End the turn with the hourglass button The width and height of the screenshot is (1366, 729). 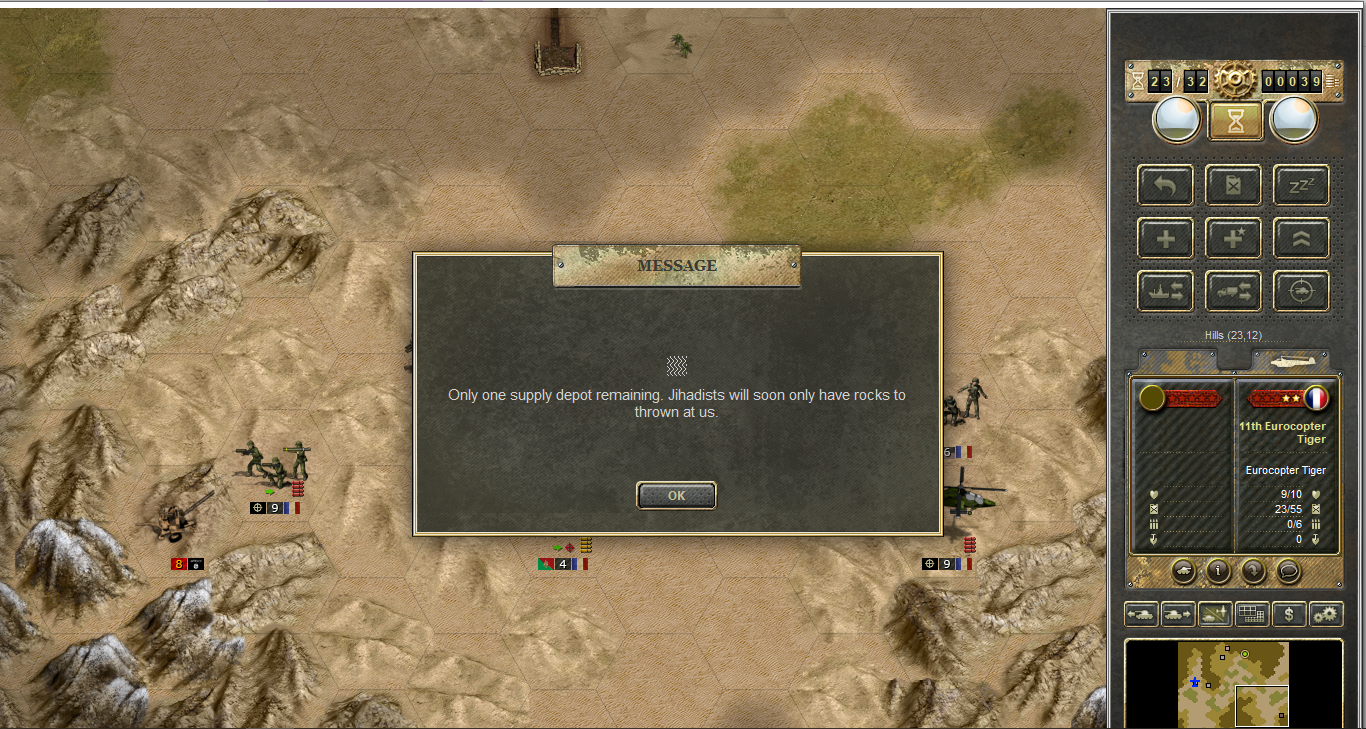[x=1236, y=120]
